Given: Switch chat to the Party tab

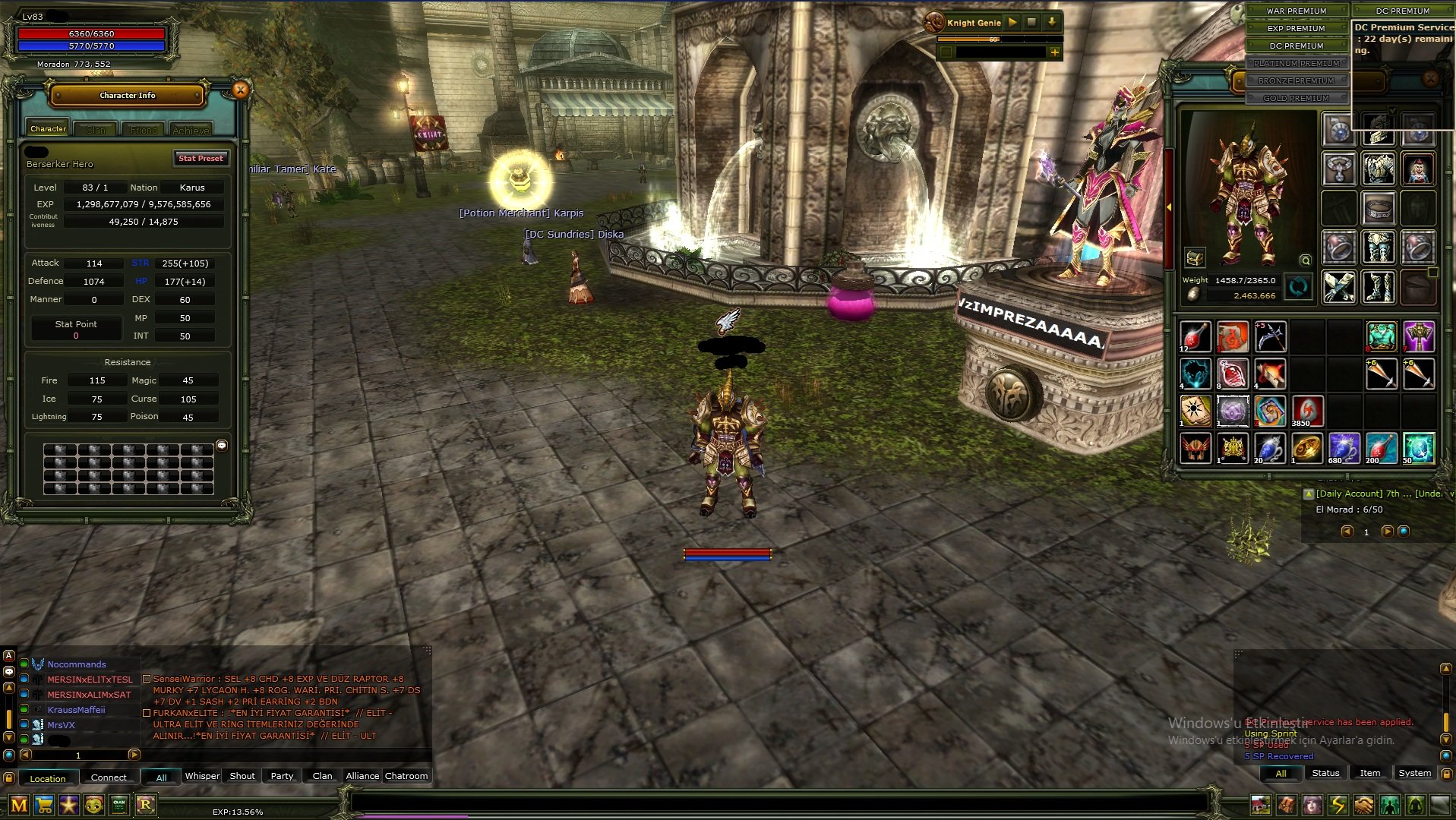Looking at the screenshot, I should [282, 776].
